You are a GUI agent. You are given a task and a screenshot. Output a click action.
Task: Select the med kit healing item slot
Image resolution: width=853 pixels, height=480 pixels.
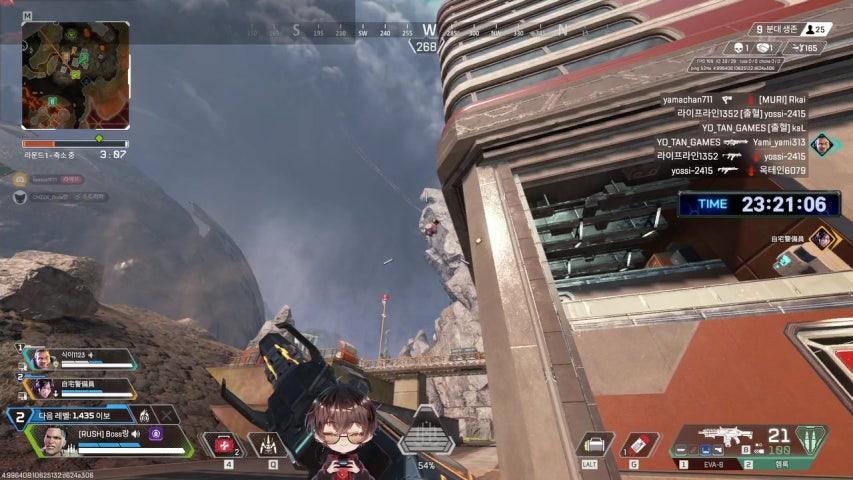(x=223, y=444)
